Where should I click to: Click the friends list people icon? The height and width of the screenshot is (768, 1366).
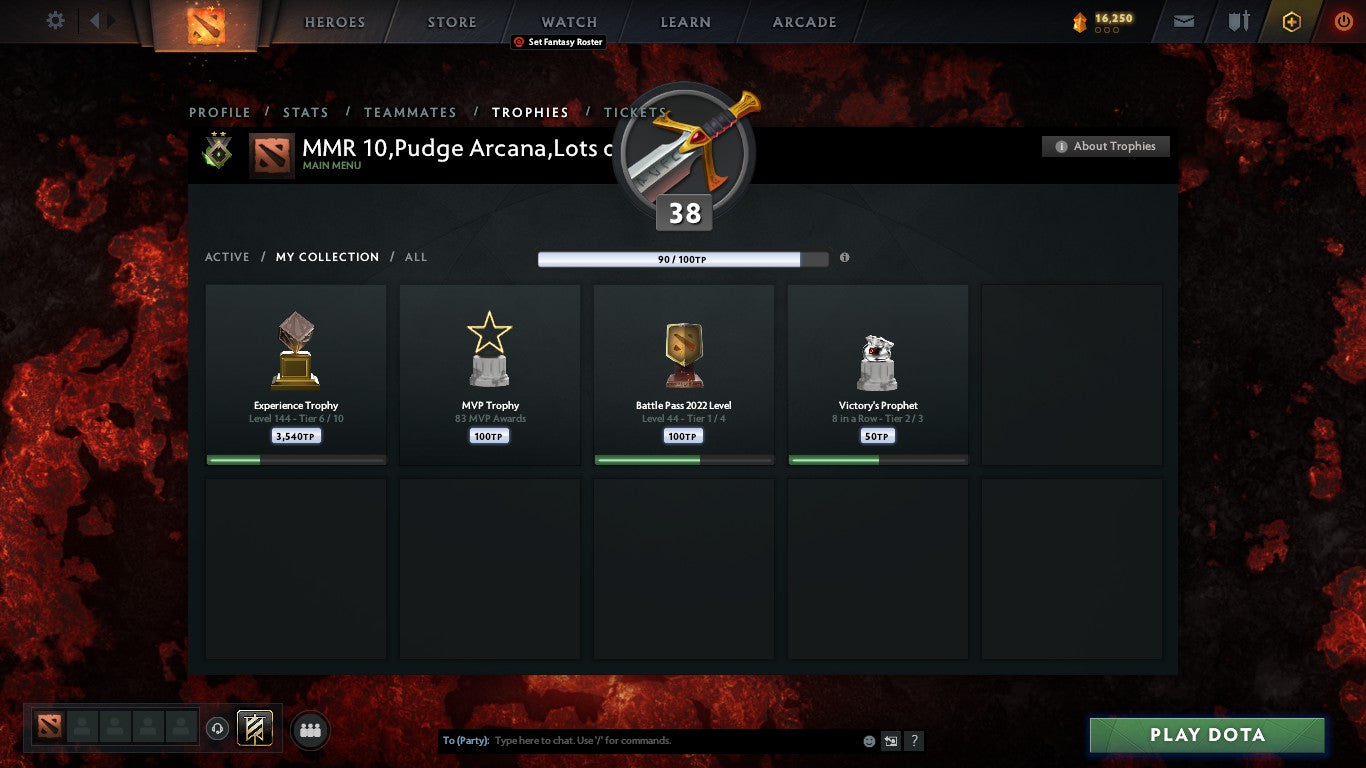[x=310, y=730]
